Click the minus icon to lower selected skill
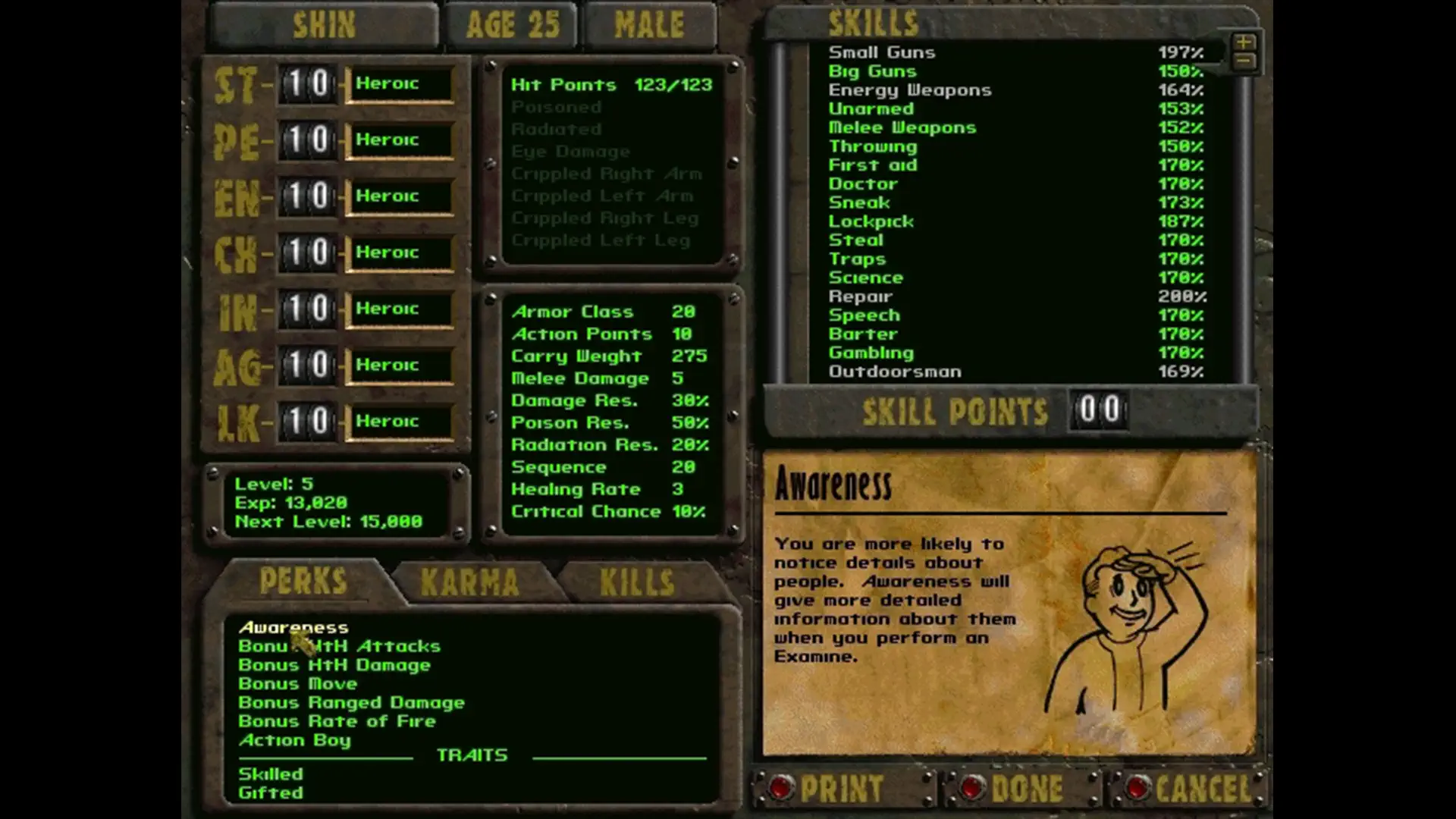 tap(1242, 61)
